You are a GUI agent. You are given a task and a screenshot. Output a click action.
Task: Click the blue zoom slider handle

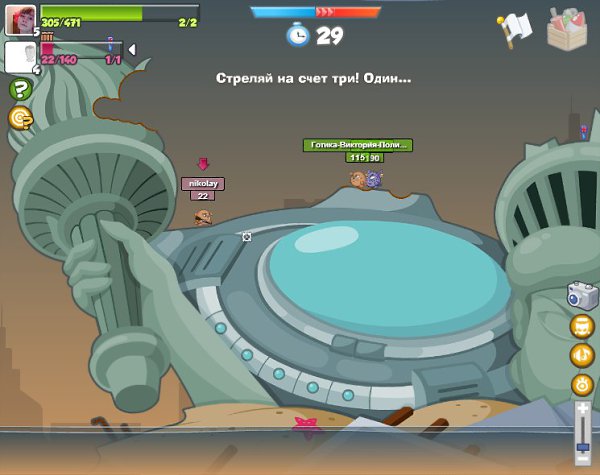pos(582,447)
